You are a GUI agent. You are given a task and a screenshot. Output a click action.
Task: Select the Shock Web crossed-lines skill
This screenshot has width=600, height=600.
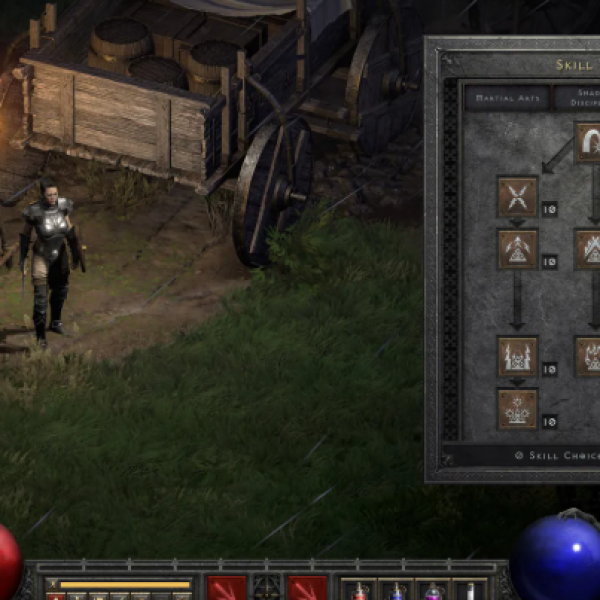[x=517, y=196]
